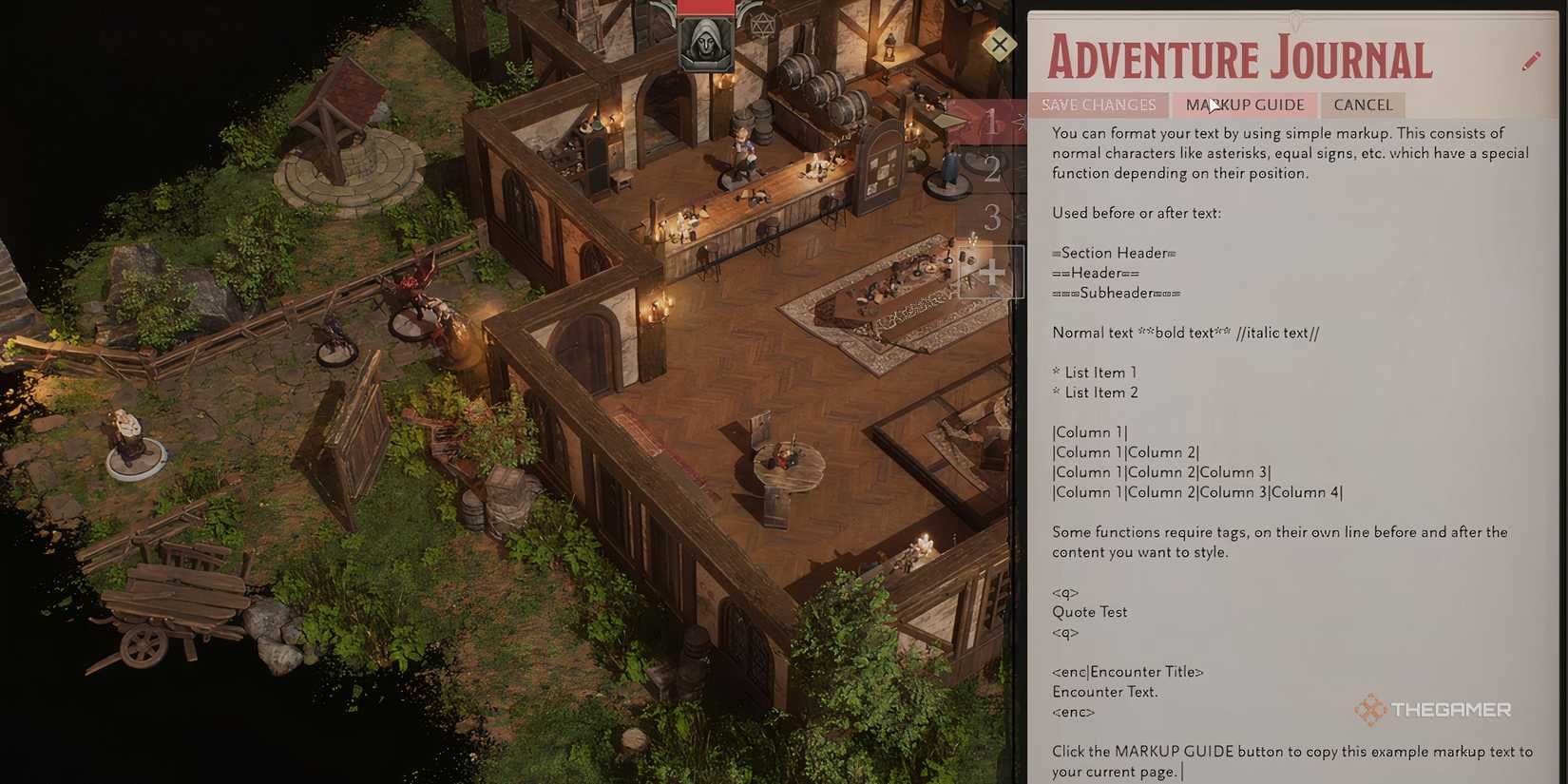The height and width of the screenshot is (784, 1568).
Task: Click CANCEL to discard journal edits
Action: click(1362, 105)
